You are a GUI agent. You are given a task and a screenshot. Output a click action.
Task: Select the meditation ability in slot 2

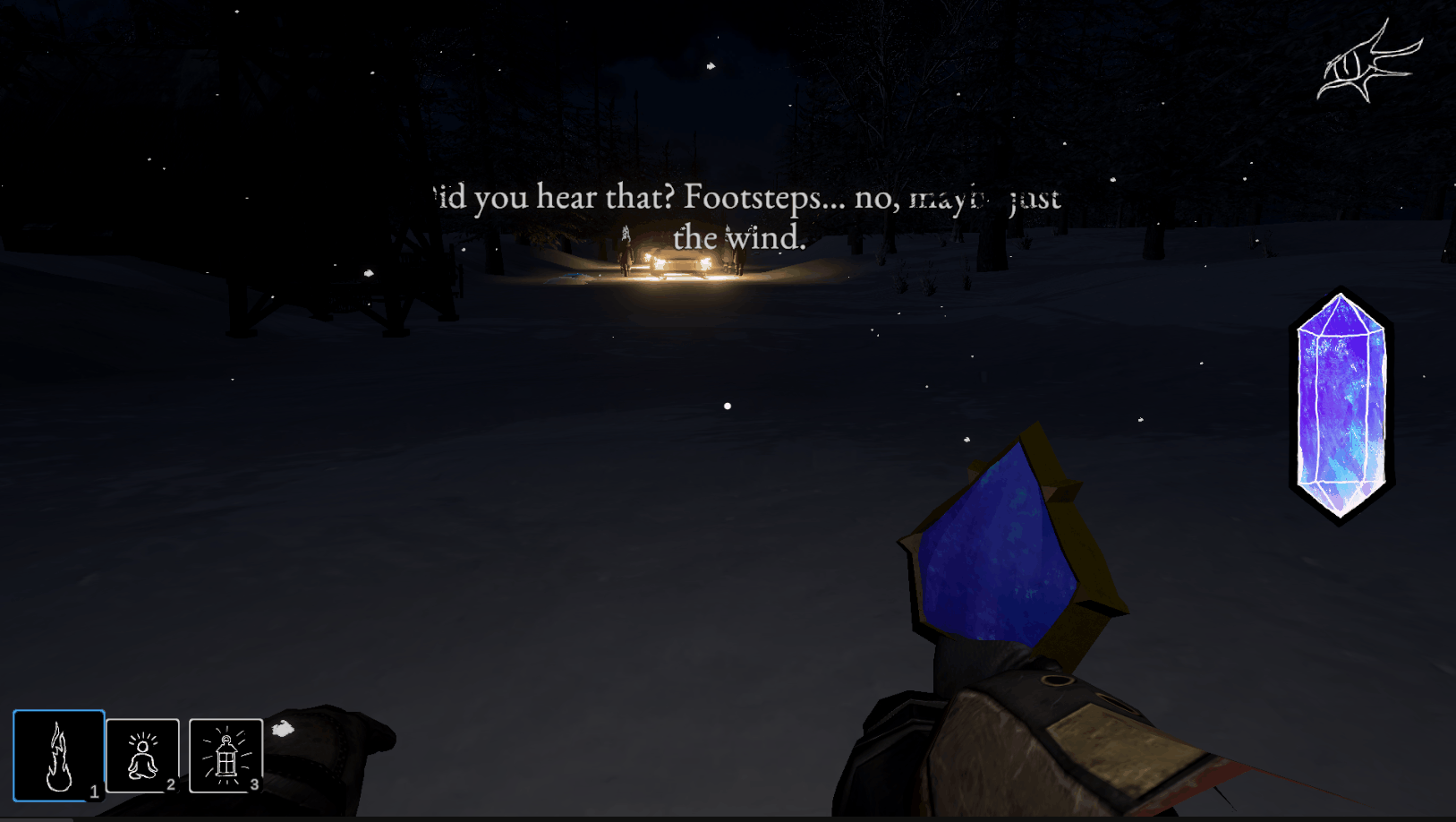[143, 757]
